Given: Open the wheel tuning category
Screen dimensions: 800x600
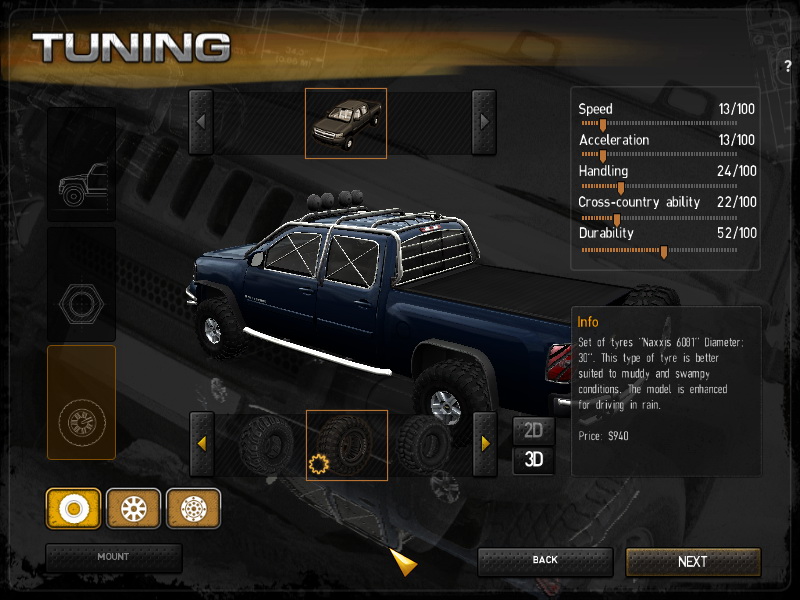Looking at the screenshot, I should pyautogui.click(x=81, y=402).
